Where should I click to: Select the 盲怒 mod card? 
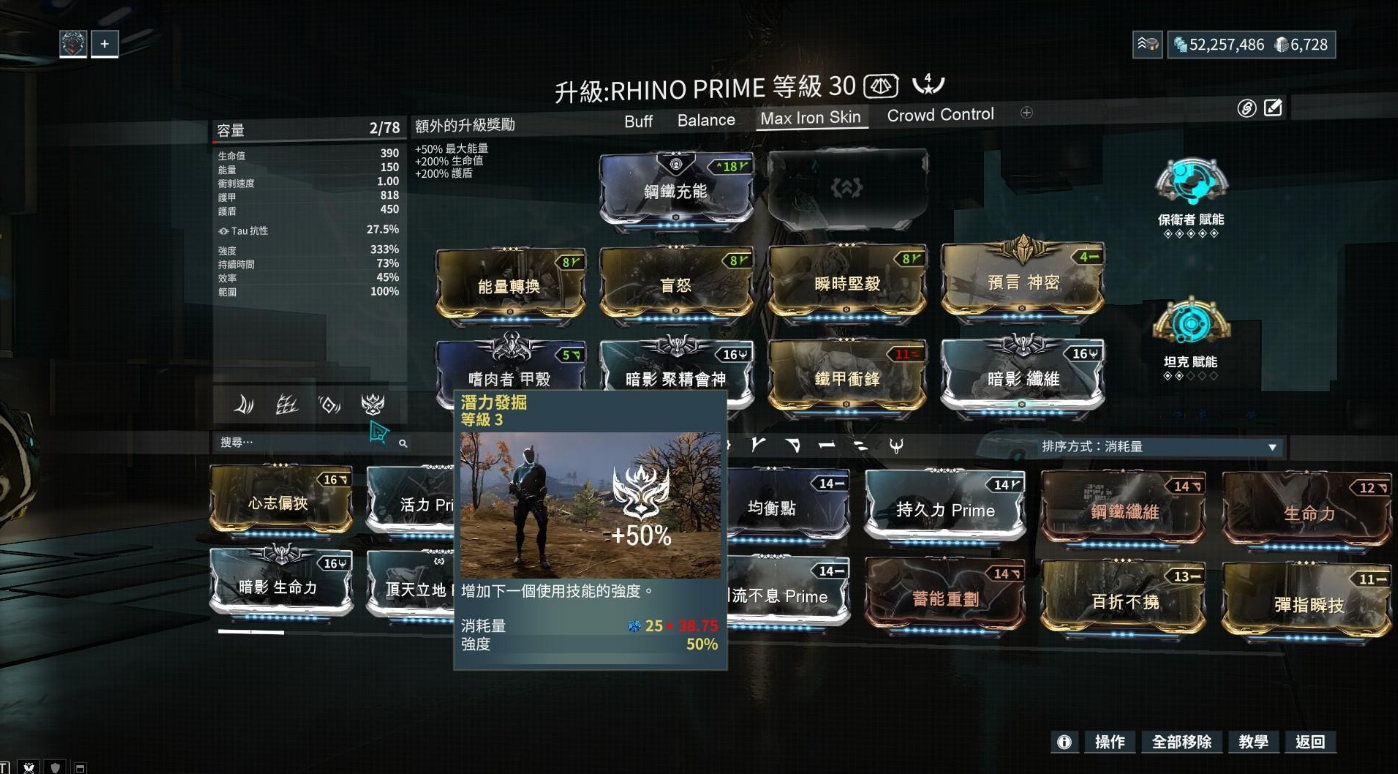pos(675,286)
